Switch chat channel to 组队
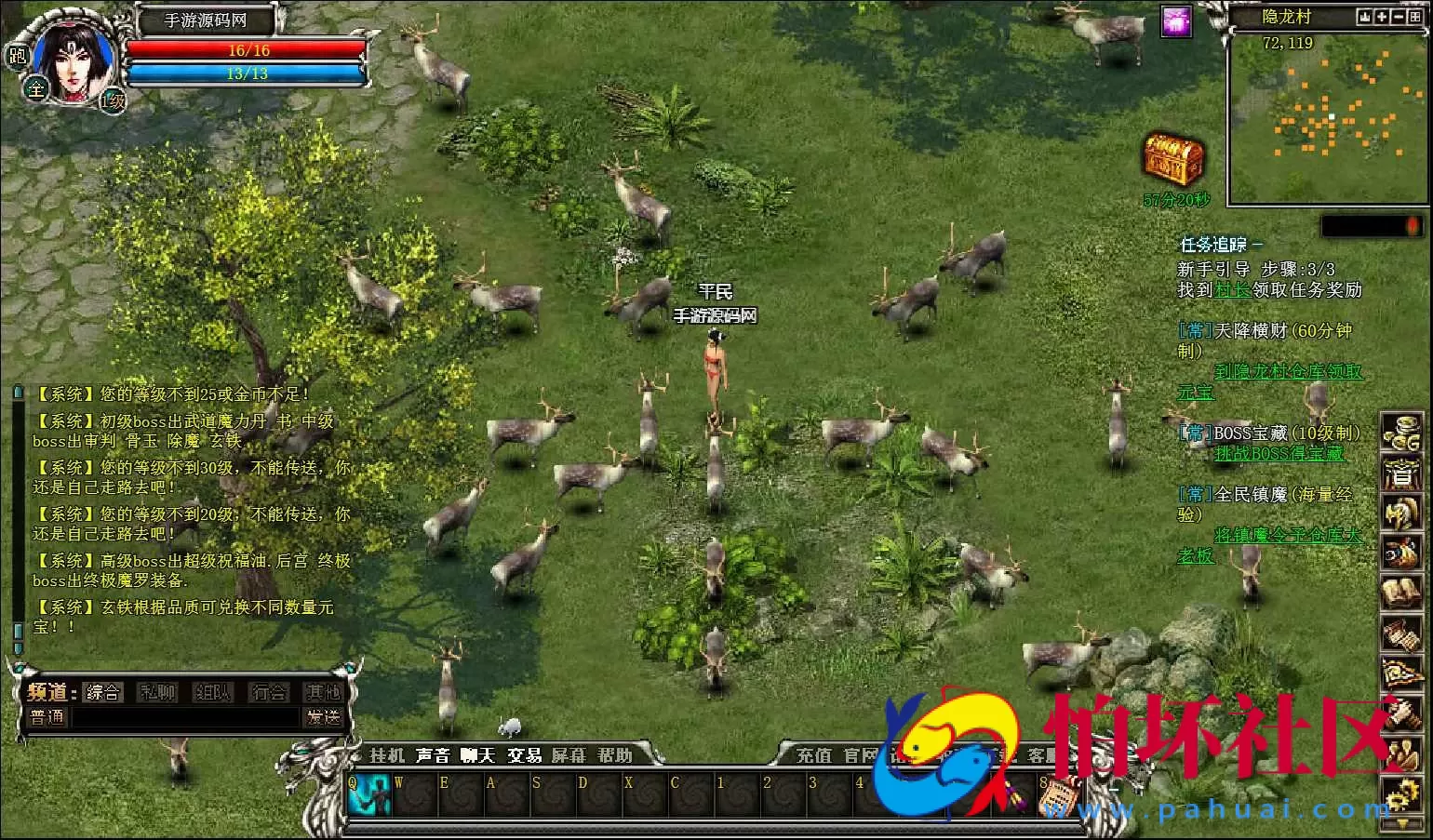The image size is (1433, 840). click(x=212, y=692)
